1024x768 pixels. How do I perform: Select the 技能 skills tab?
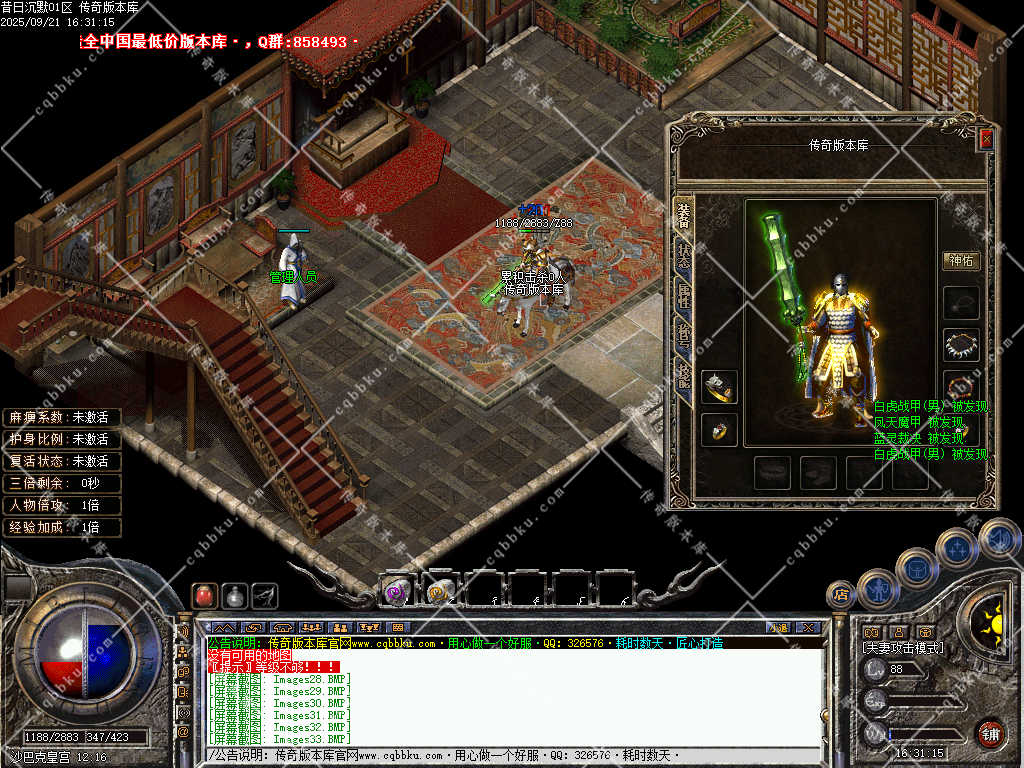[x=684, y=376]
